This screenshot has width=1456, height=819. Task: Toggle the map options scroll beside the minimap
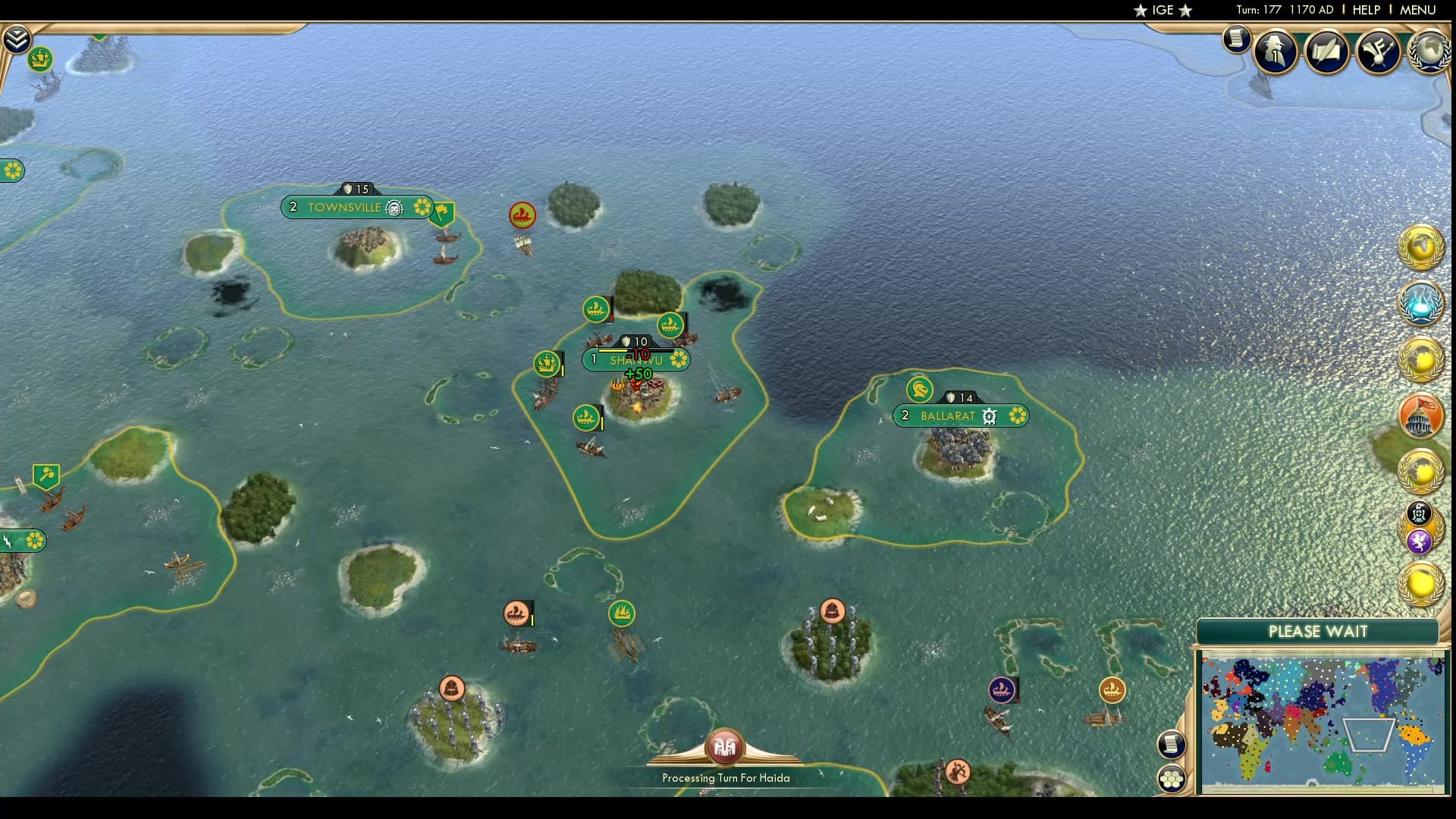click(1172, 745)
